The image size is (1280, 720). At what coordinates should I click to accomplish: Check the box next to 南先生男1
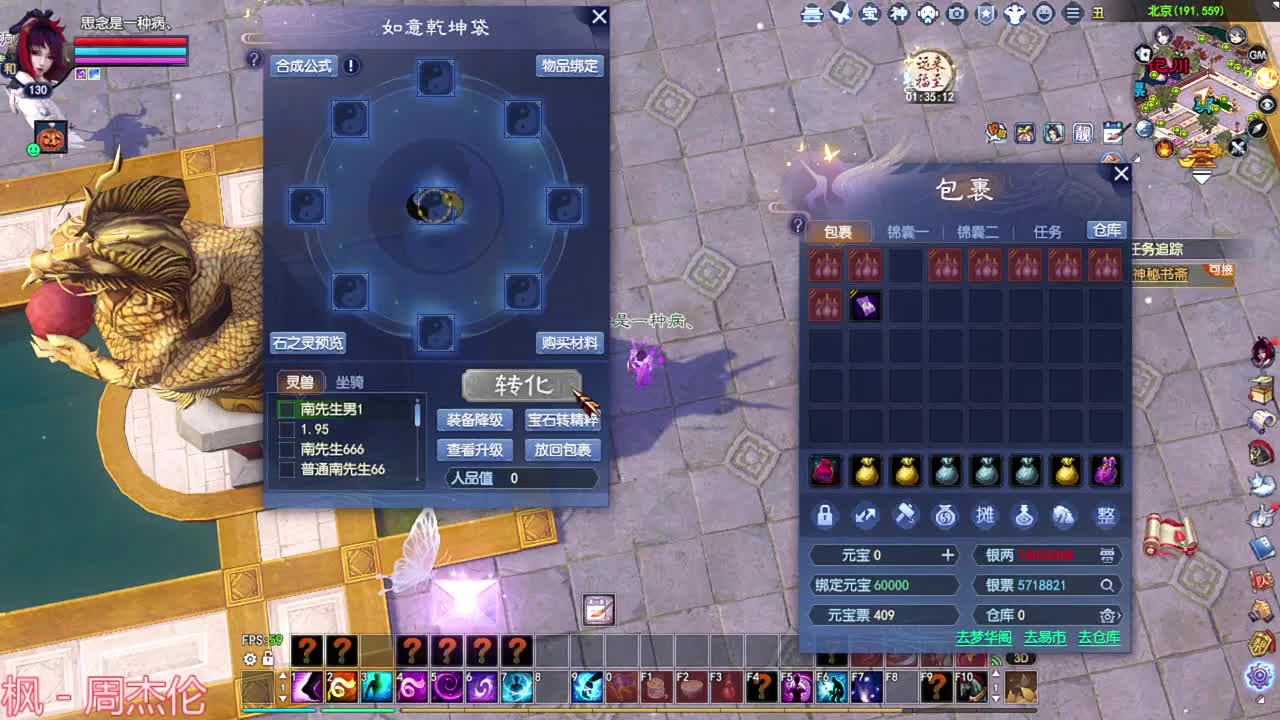289,409
